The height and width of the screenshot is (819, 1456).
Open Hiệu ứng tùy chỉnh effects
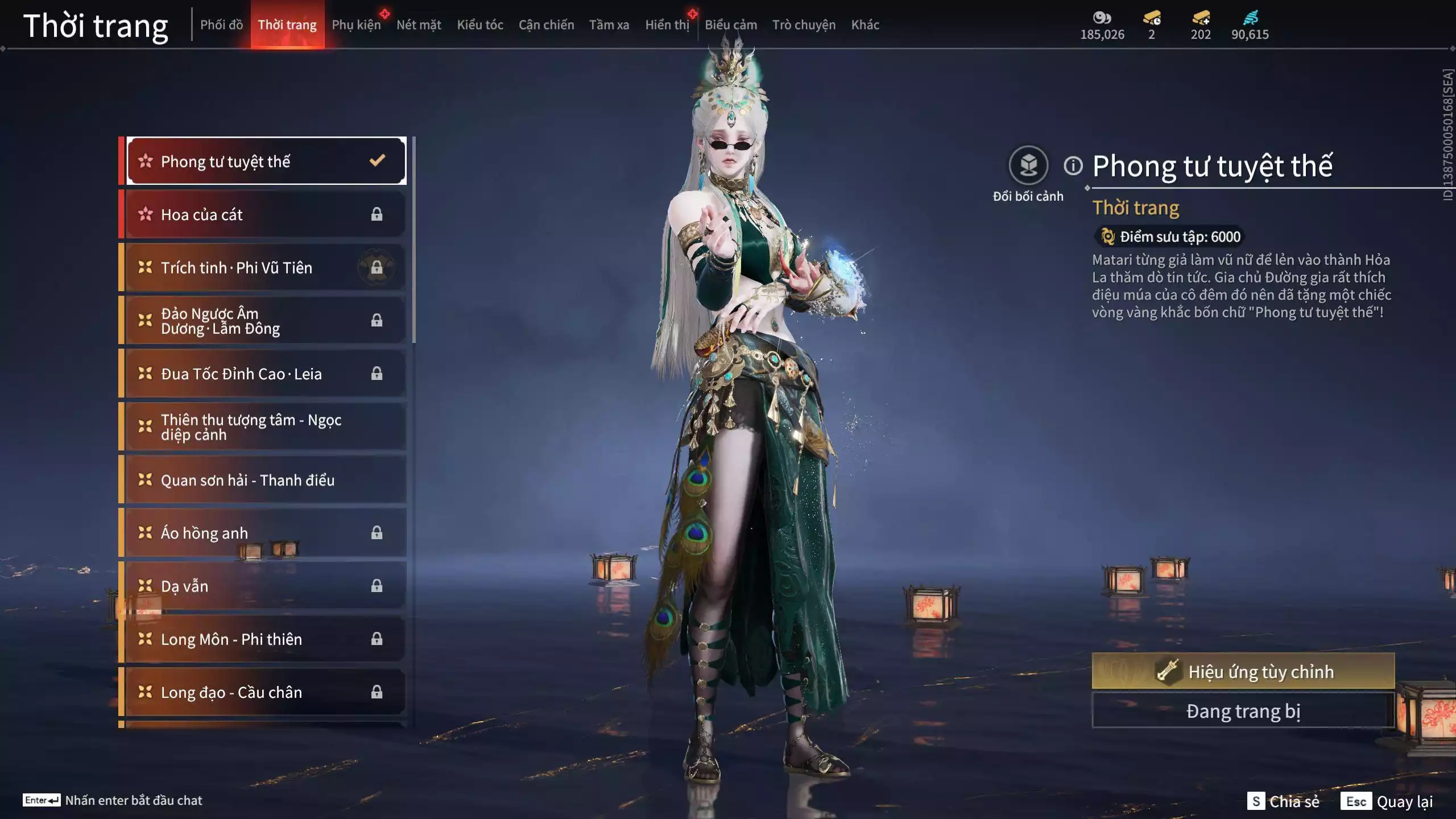pos(1243,672)
